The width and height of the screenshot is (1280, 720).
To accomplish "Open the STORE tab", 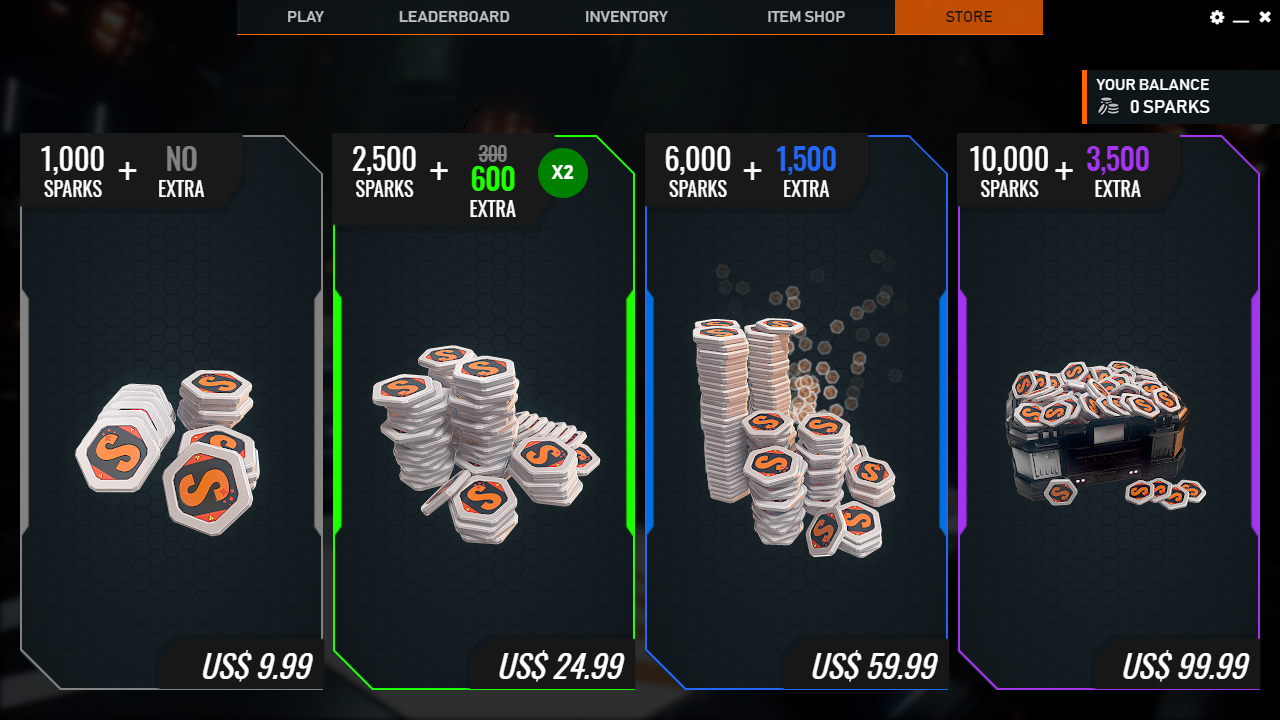I will (x=968, y=17).
